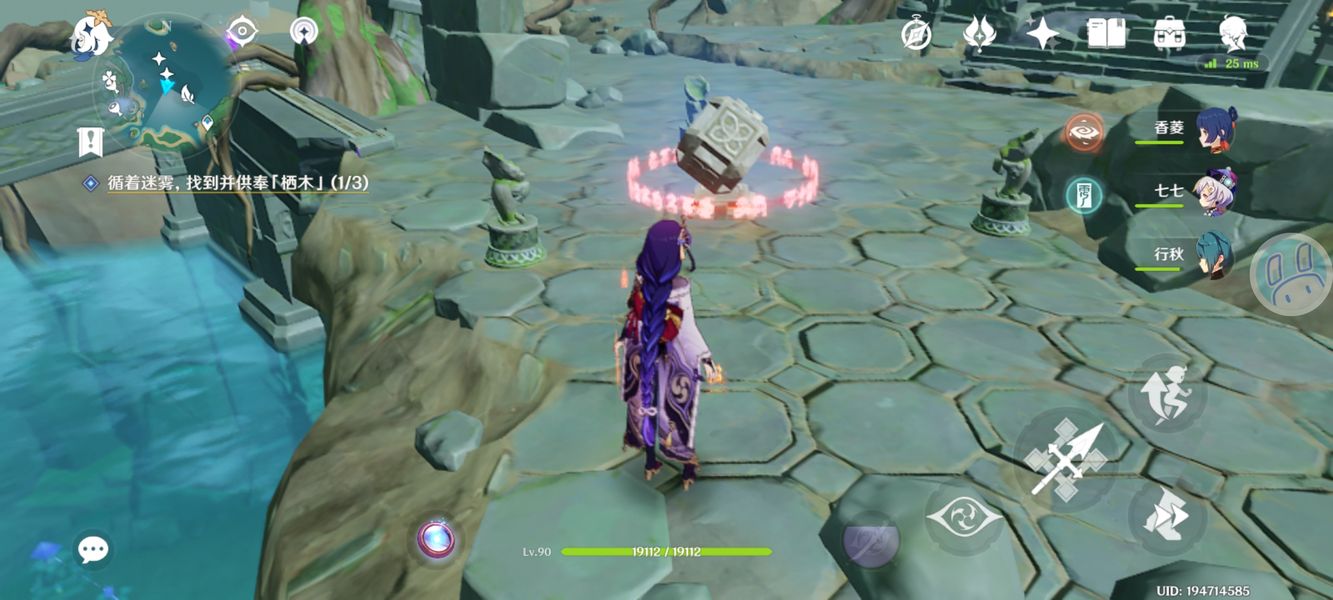Image resolution: width=1333 pixels, height=600 pixels.
Task: Open the chat speech bubble
Action: click(x=93, y=549)
